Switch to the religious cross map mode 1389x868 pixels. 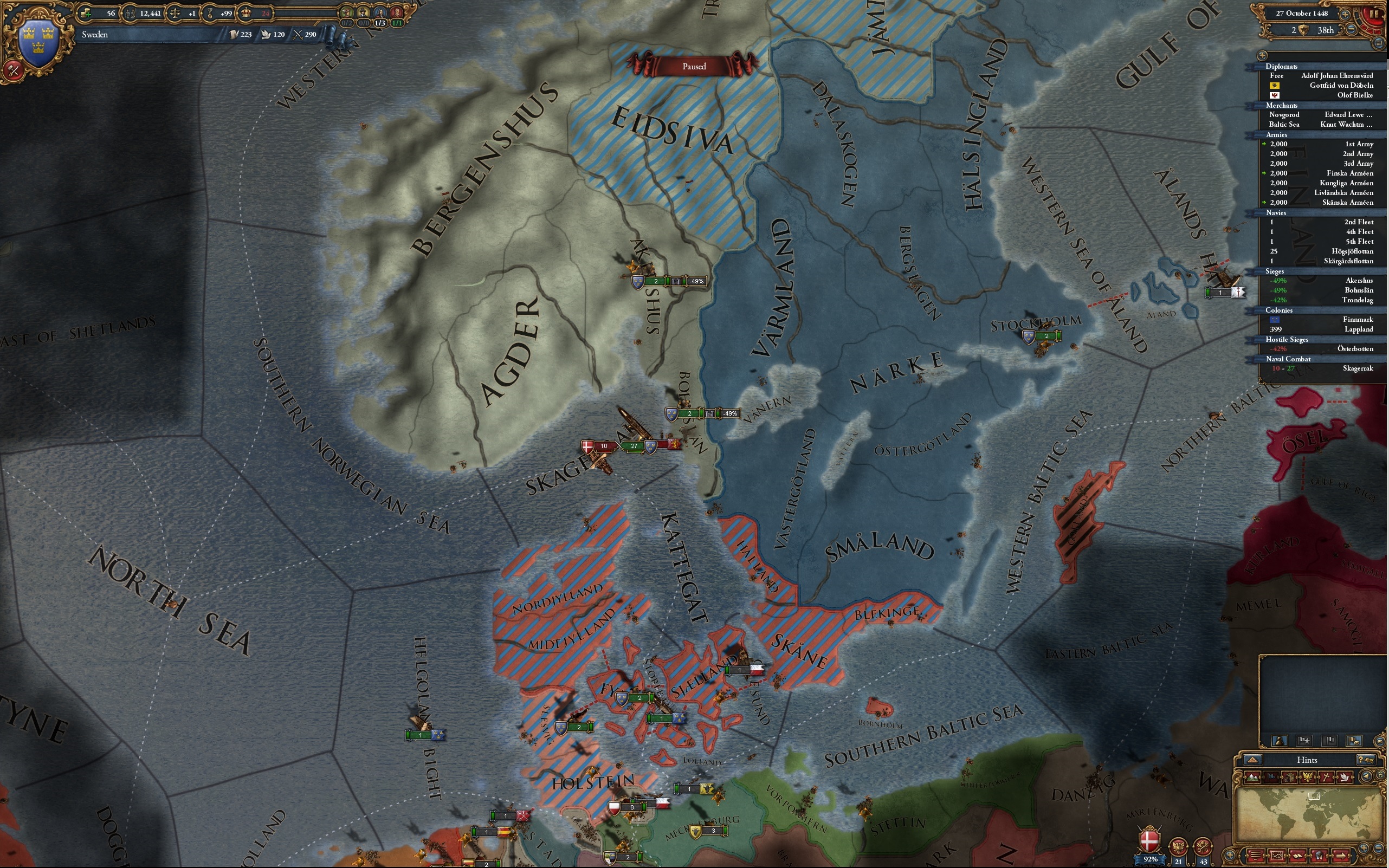(x=1327, y=778)
